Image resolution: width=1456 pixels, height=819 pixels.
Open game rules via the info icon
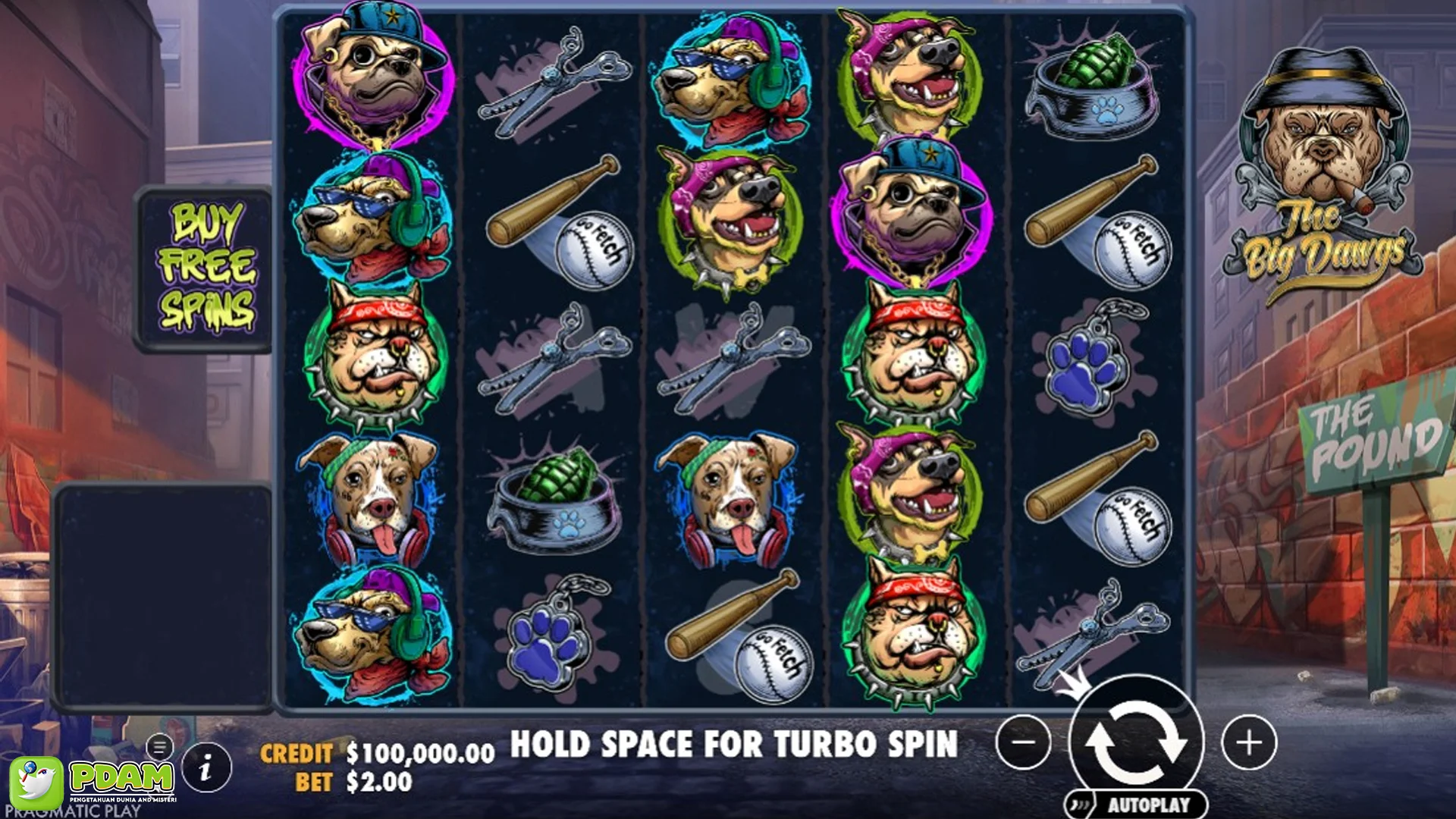(206, 767)
